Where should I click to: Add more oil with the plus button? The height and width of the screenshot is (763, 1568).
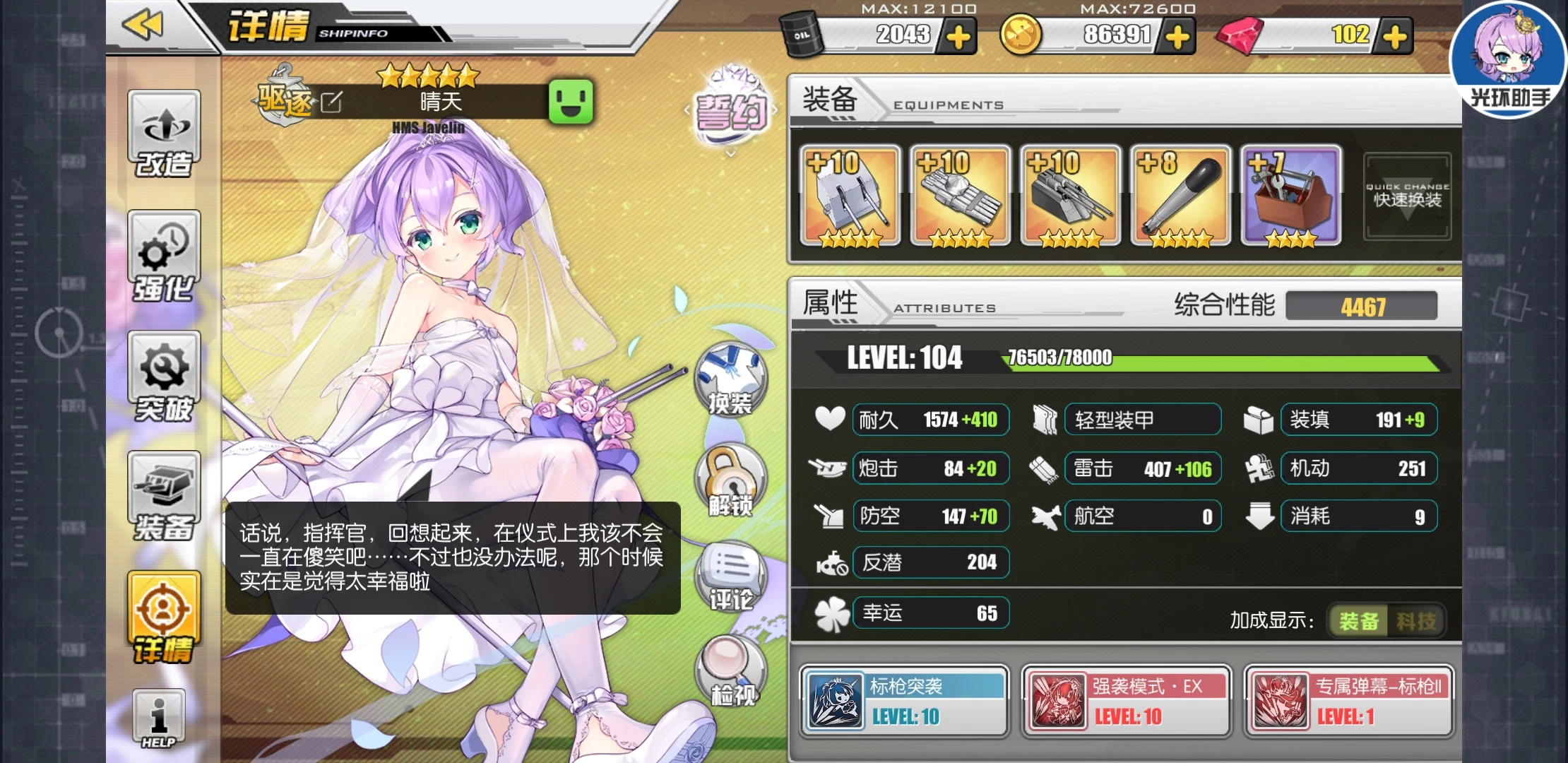(958, 37)
